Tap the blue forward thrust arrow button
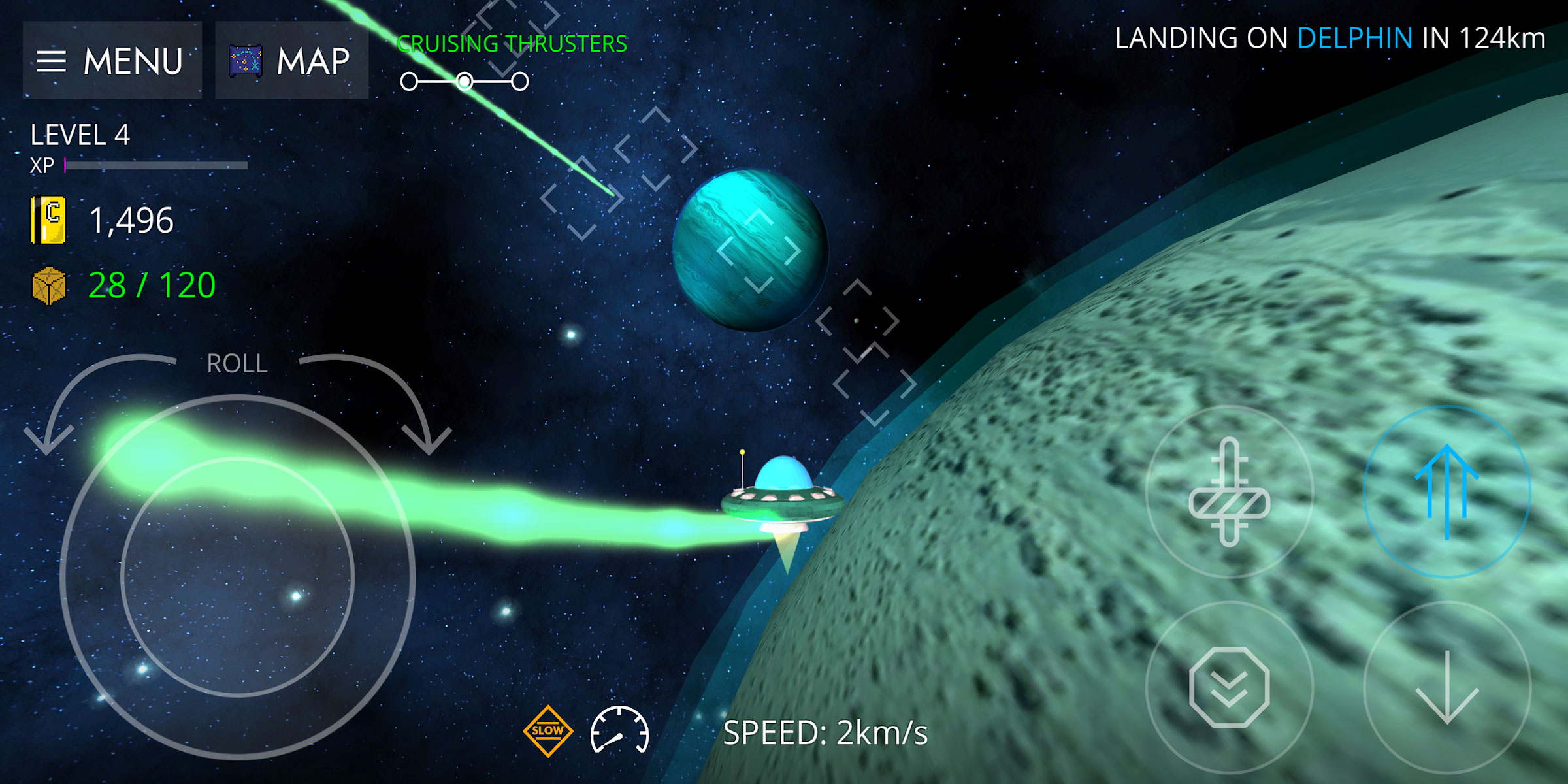This screenshot has height=784, width=1568. (1446, 492)
